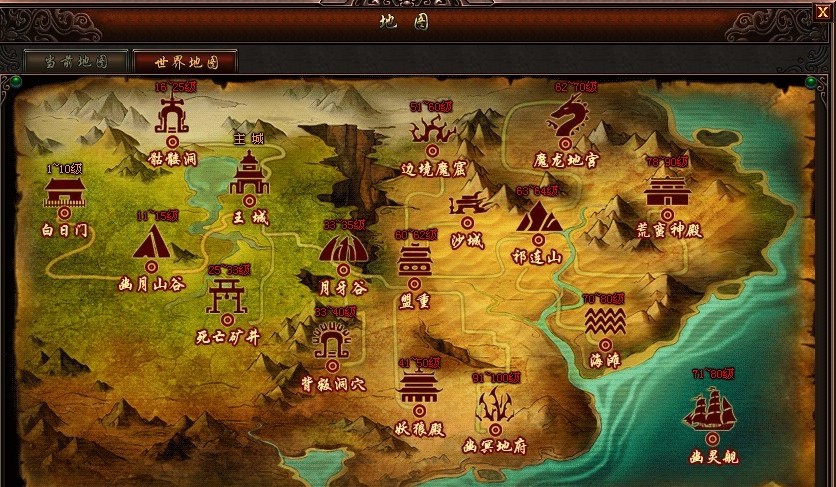Choose the 幽冥地府 map marker
Screen dimensions: 836x487
496,407
